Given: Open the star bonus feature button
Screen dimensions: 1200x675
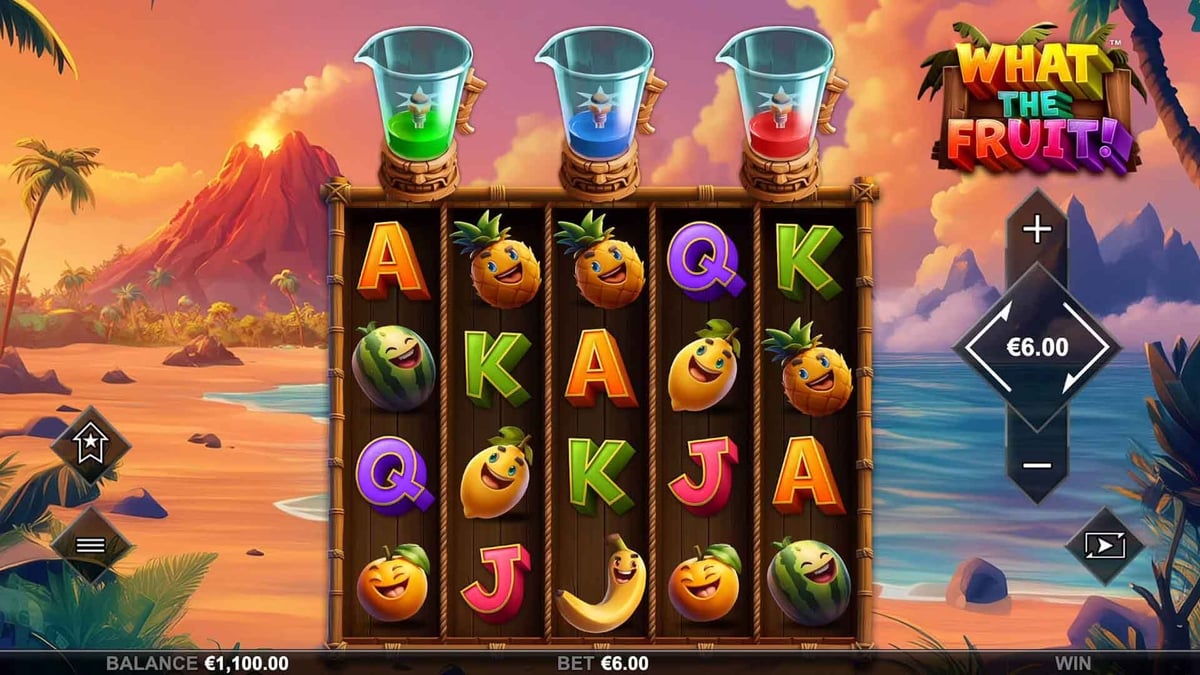Looking at the screenshot, I should click(x=91, y=443).
